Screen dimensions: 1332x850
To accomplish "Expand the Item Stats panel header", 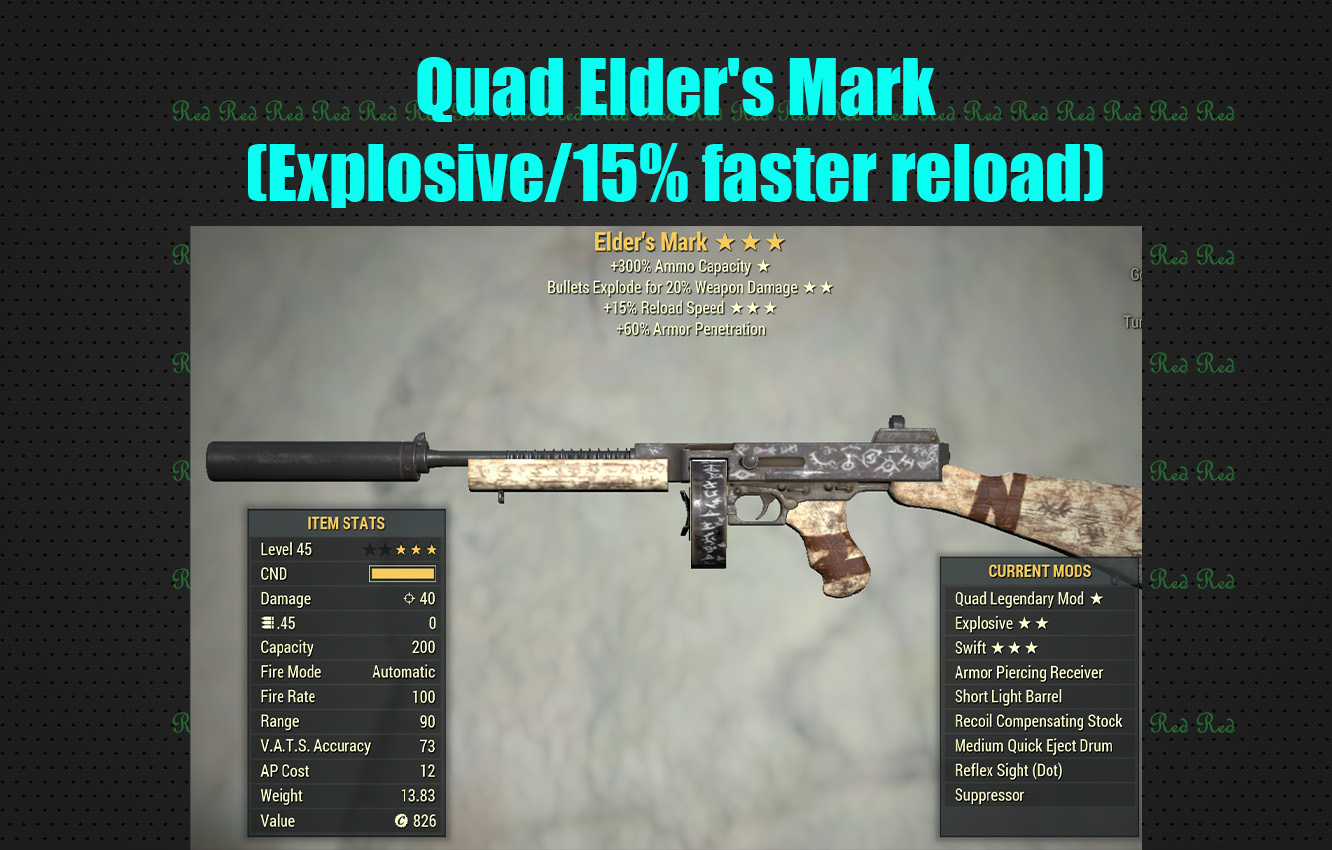I will (x=345, y=523).
